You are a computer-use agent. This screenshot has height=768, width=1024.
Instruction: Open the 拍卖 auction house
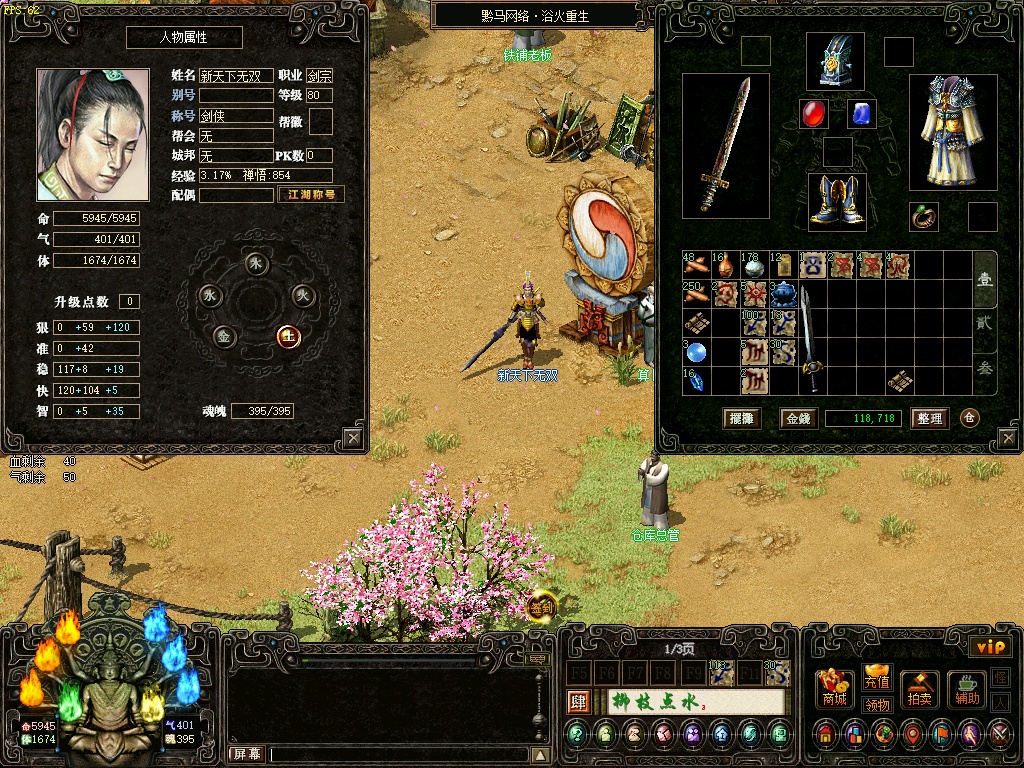[919, 689]
